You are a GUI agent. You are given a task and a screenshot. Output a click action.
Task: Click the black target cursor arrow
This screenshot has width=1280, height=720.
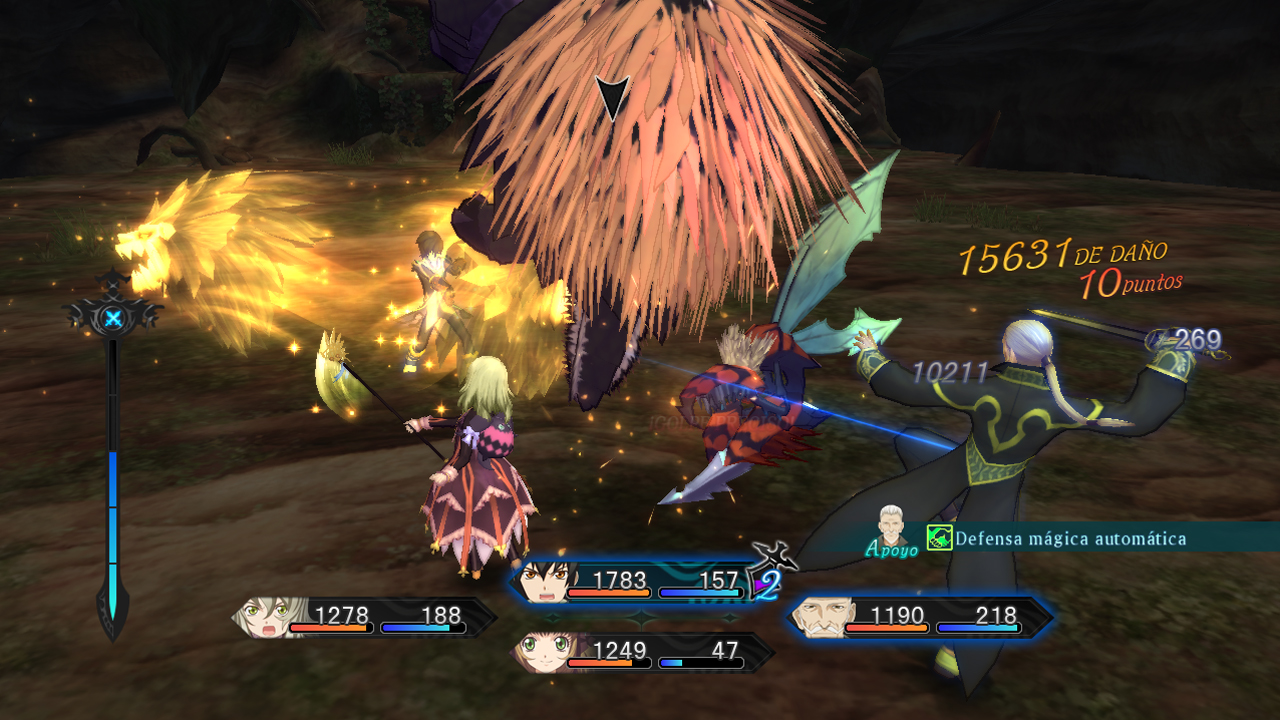(612, 98)
